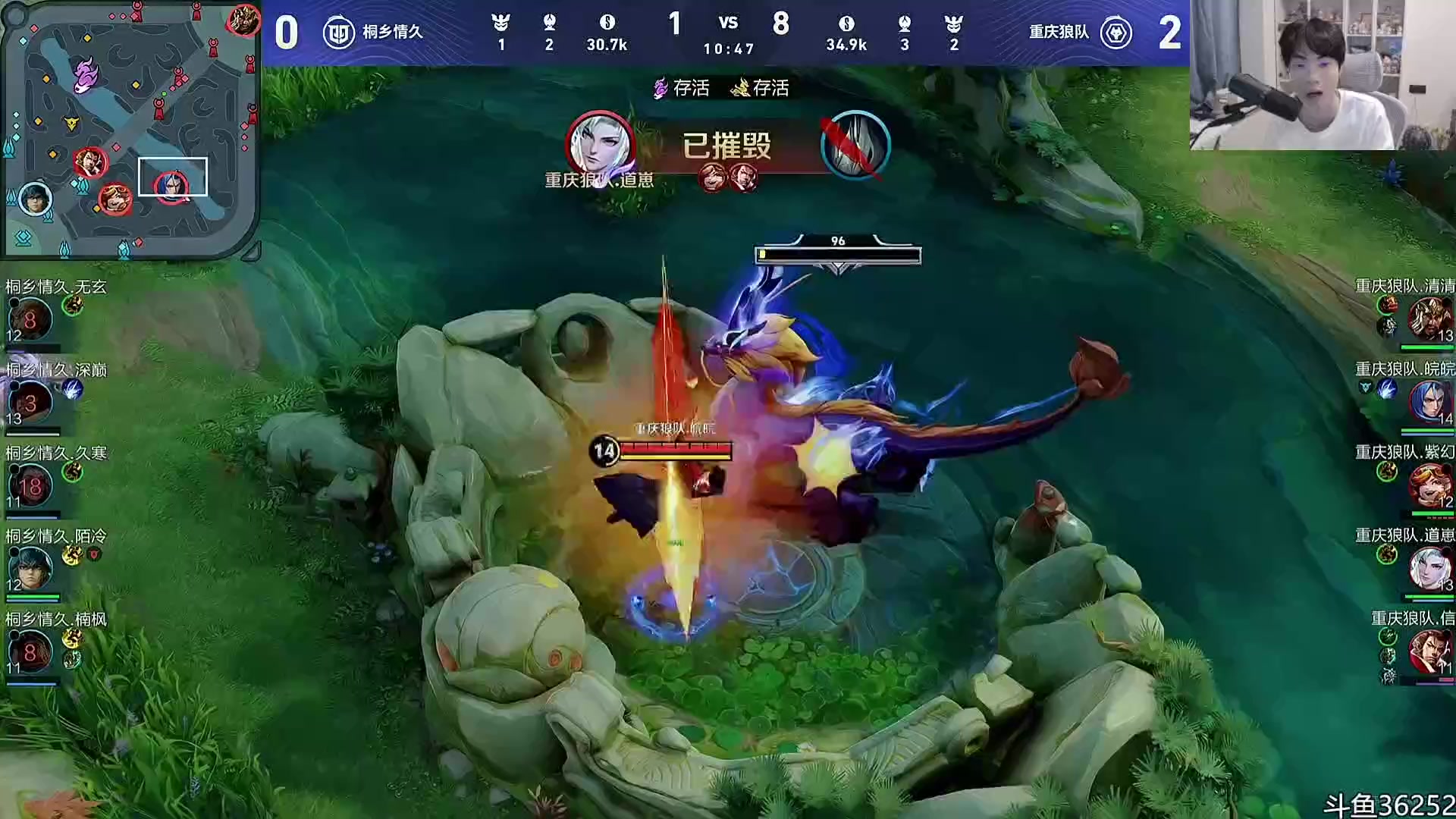Choose 重庆狼队.紫幻's hero portrait
The height and width of the screenshot is (819, 1456).
click(x=1429, y=484)
